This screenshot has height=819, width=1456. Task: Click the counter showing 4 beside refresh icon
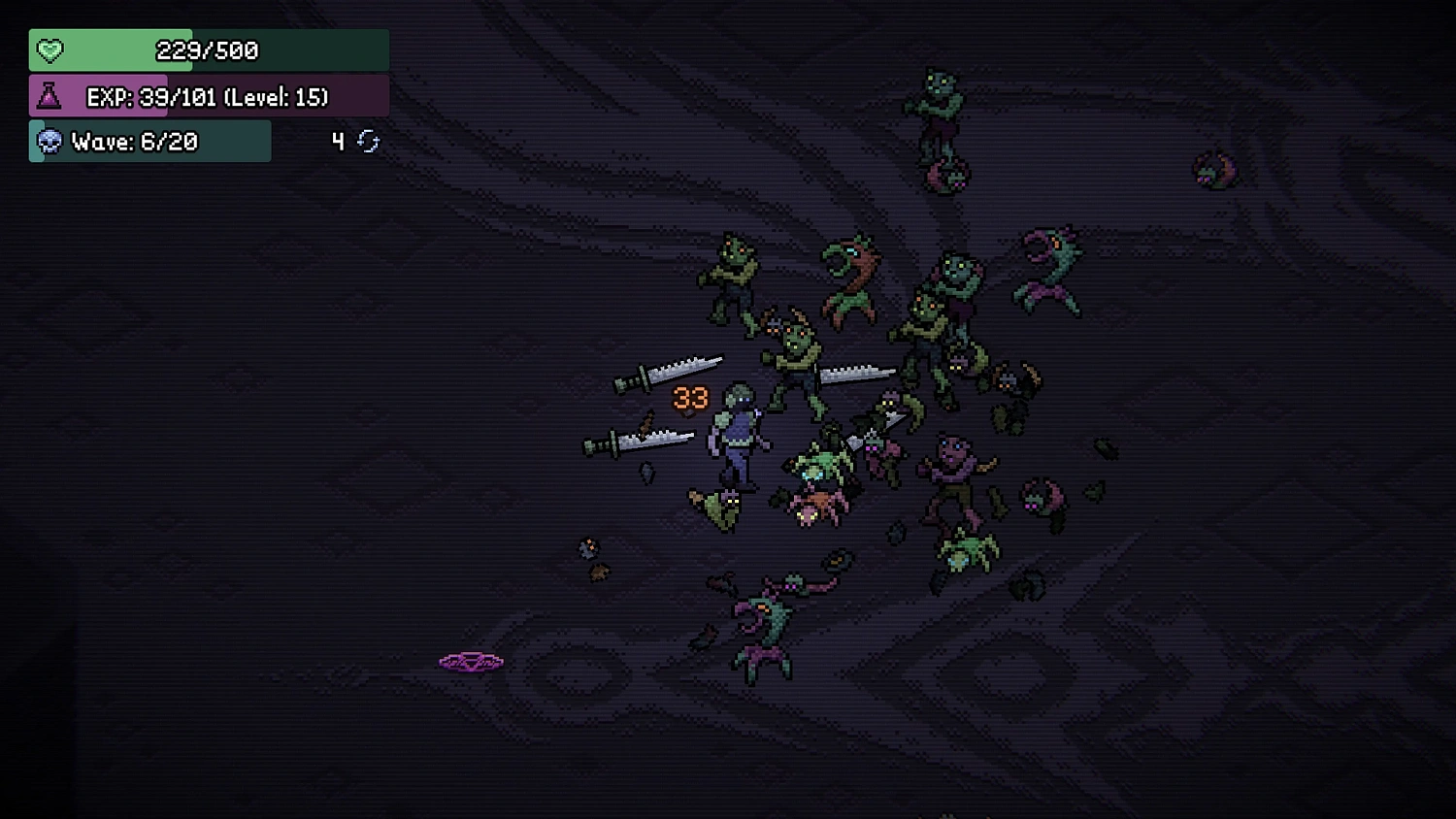(338, 140)
